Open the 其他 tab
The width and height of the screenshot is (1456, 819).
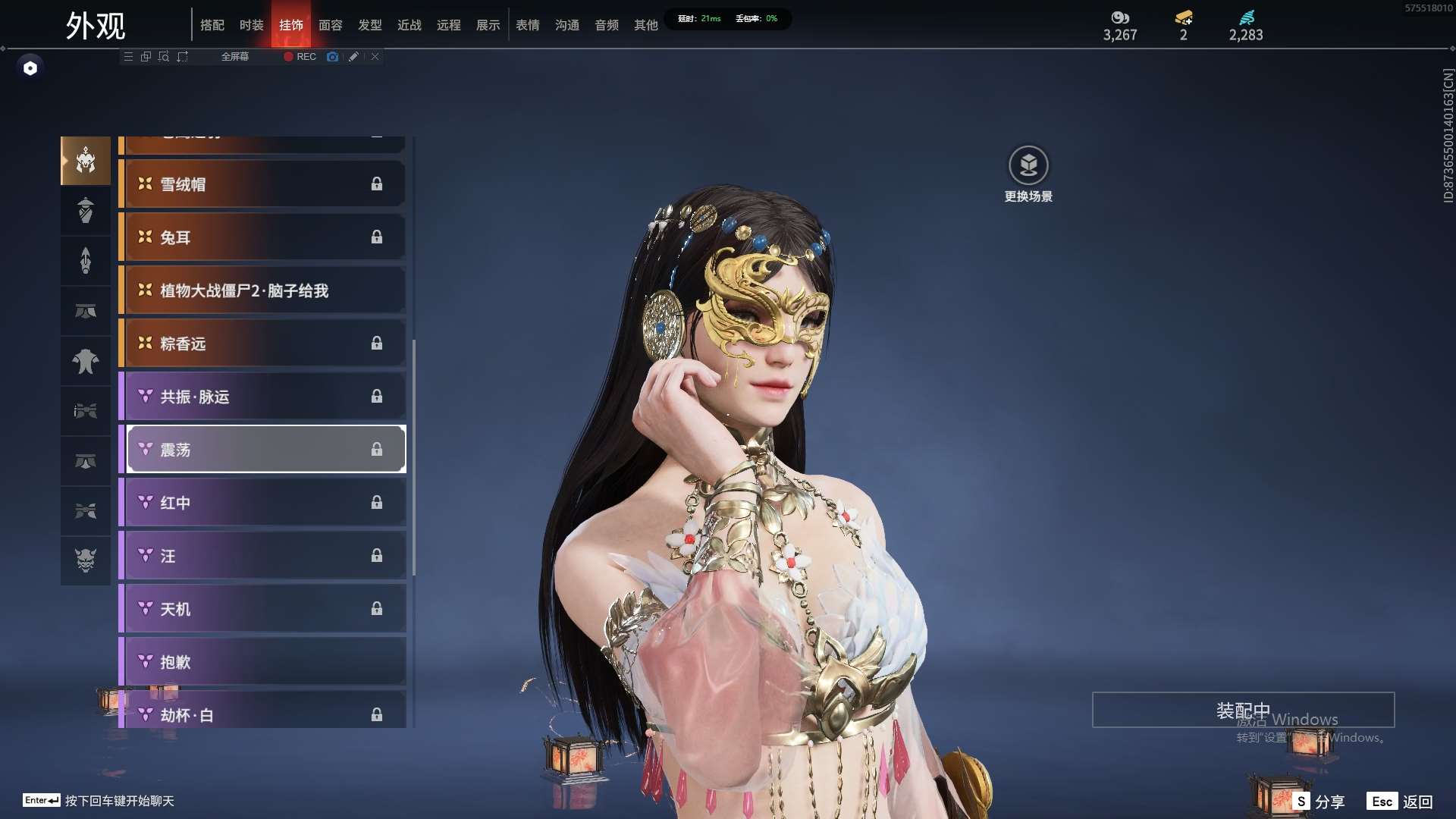tap(646, 25)
